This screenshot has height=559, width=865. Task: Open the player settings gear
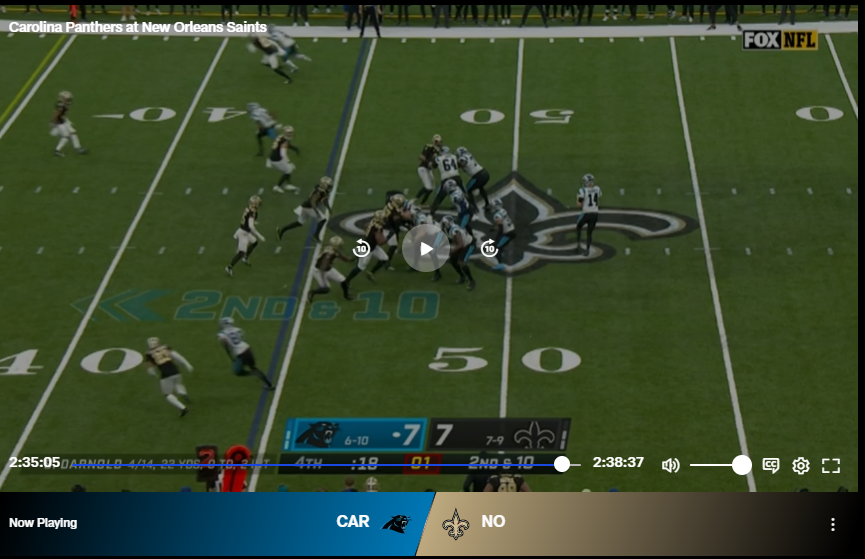[x=801, y=465]
